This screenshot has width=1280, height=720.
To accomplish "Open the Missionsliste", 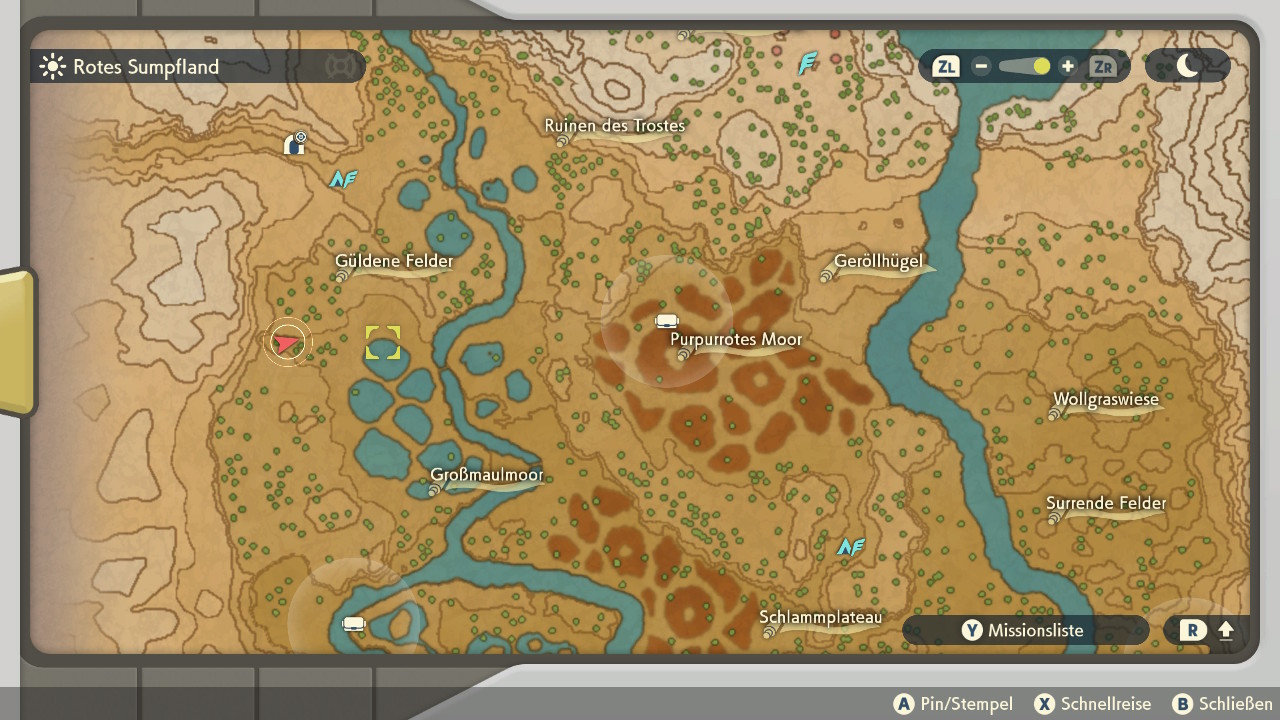I will coord(1024,630).
